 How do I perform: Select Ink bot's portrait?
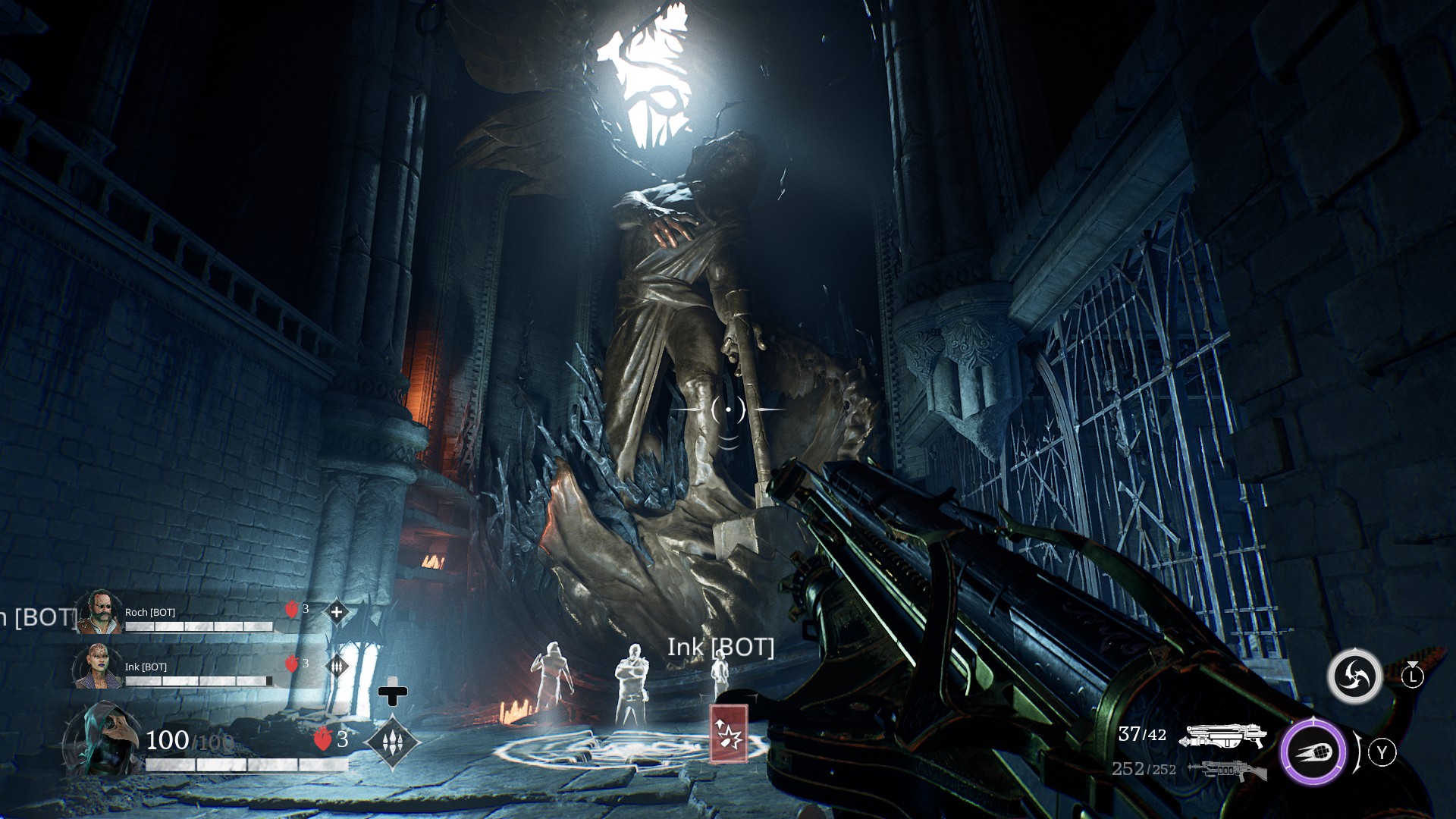[98, 666]
